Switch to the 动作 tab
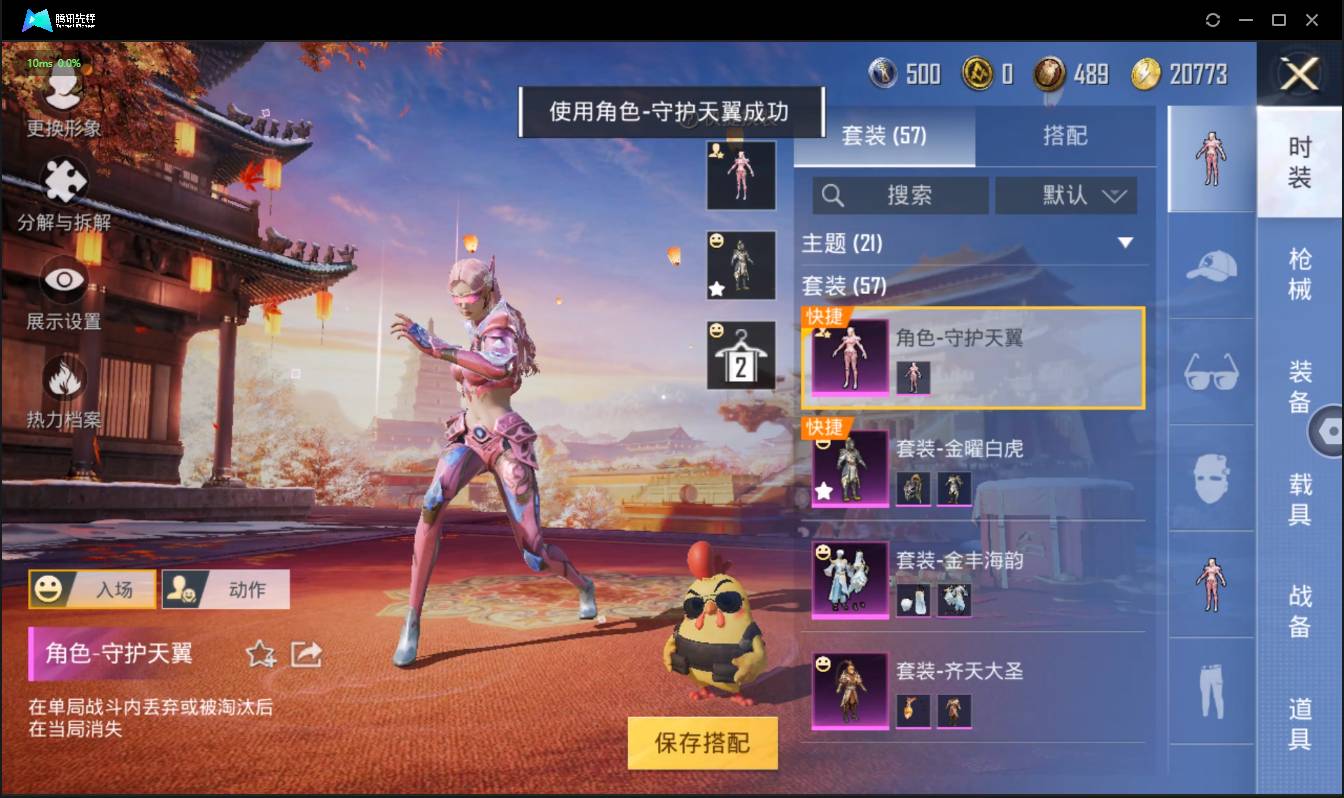The image size is (1344, 798). 225,589
